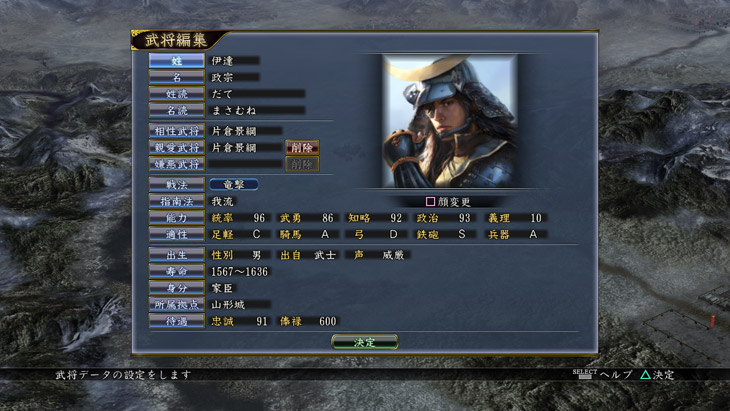Change the 身分 rank setting
The height and width of the screenshot is (411, 730).
177,288
